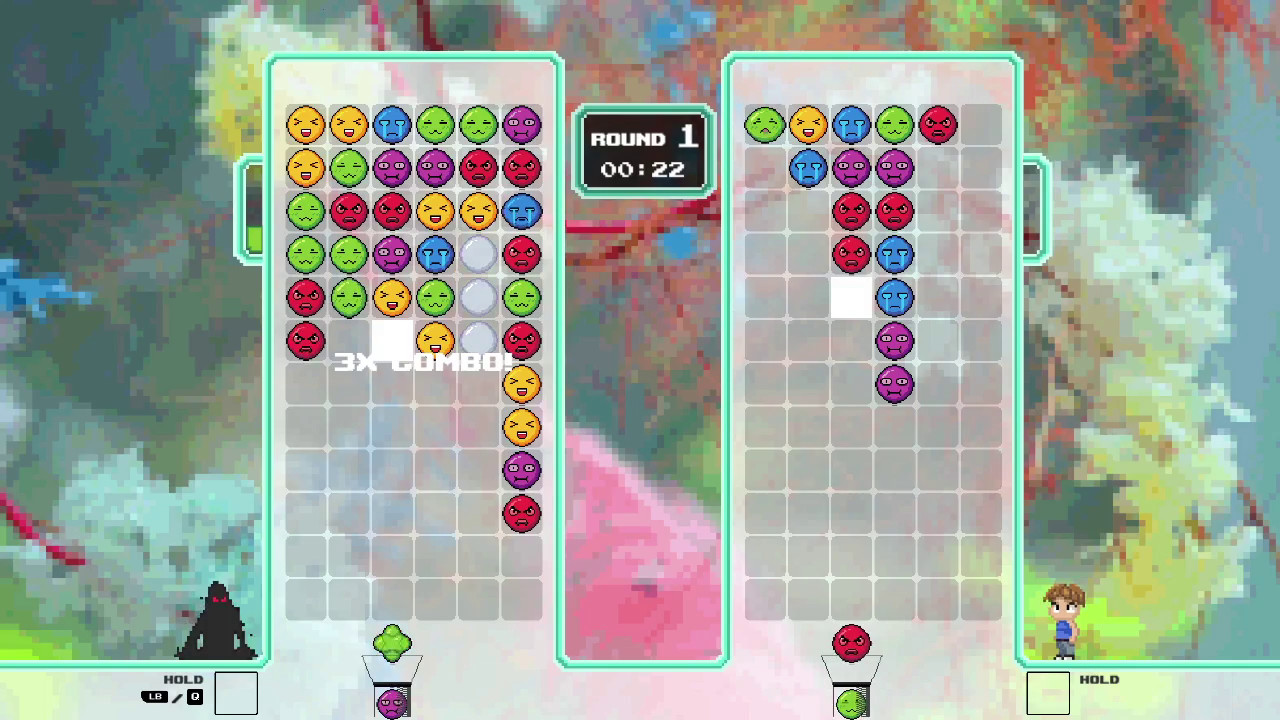The height and width of the screenshot is (720, 1280).
Task: Select the purple vampire emoji in top-right of left grid
Action: coord(521,125)
